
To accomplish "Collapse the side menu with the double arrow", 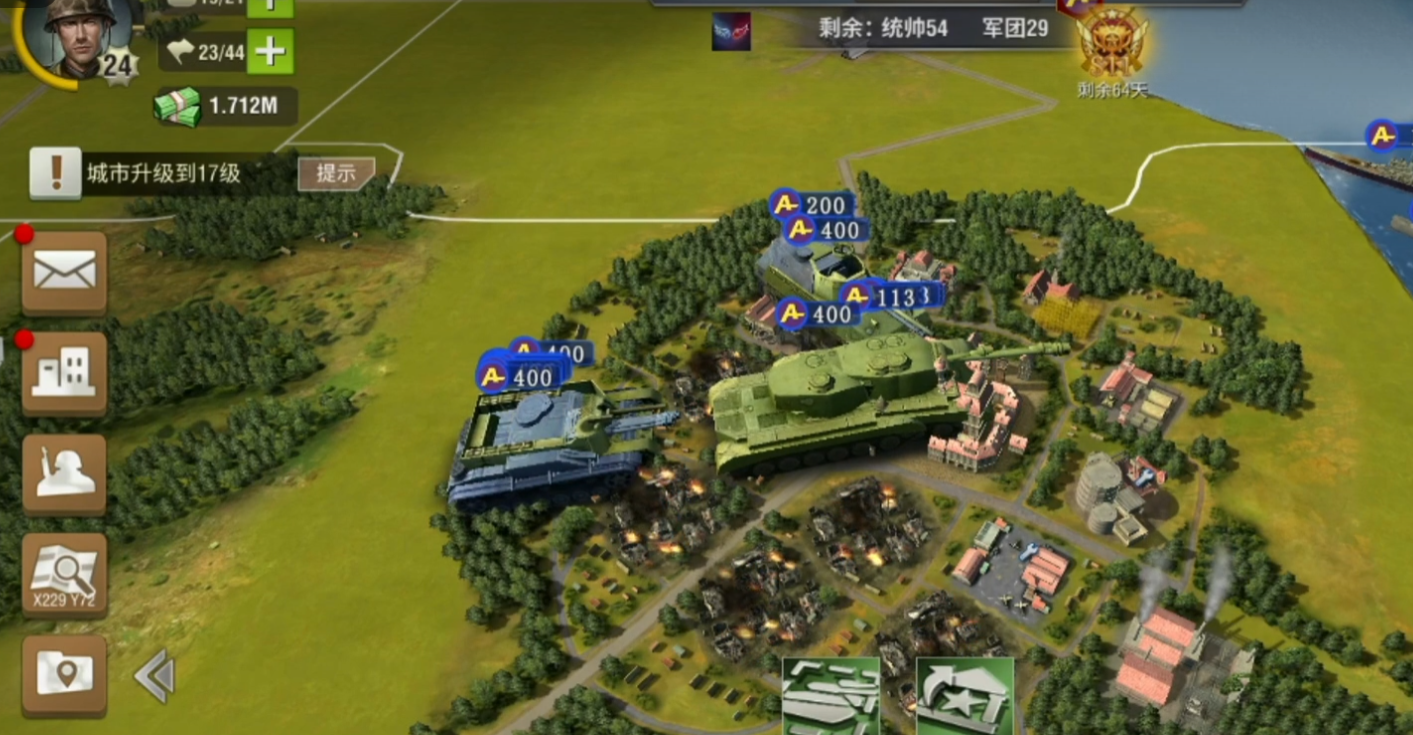I will pyautogui.click(x=155, y=676).
